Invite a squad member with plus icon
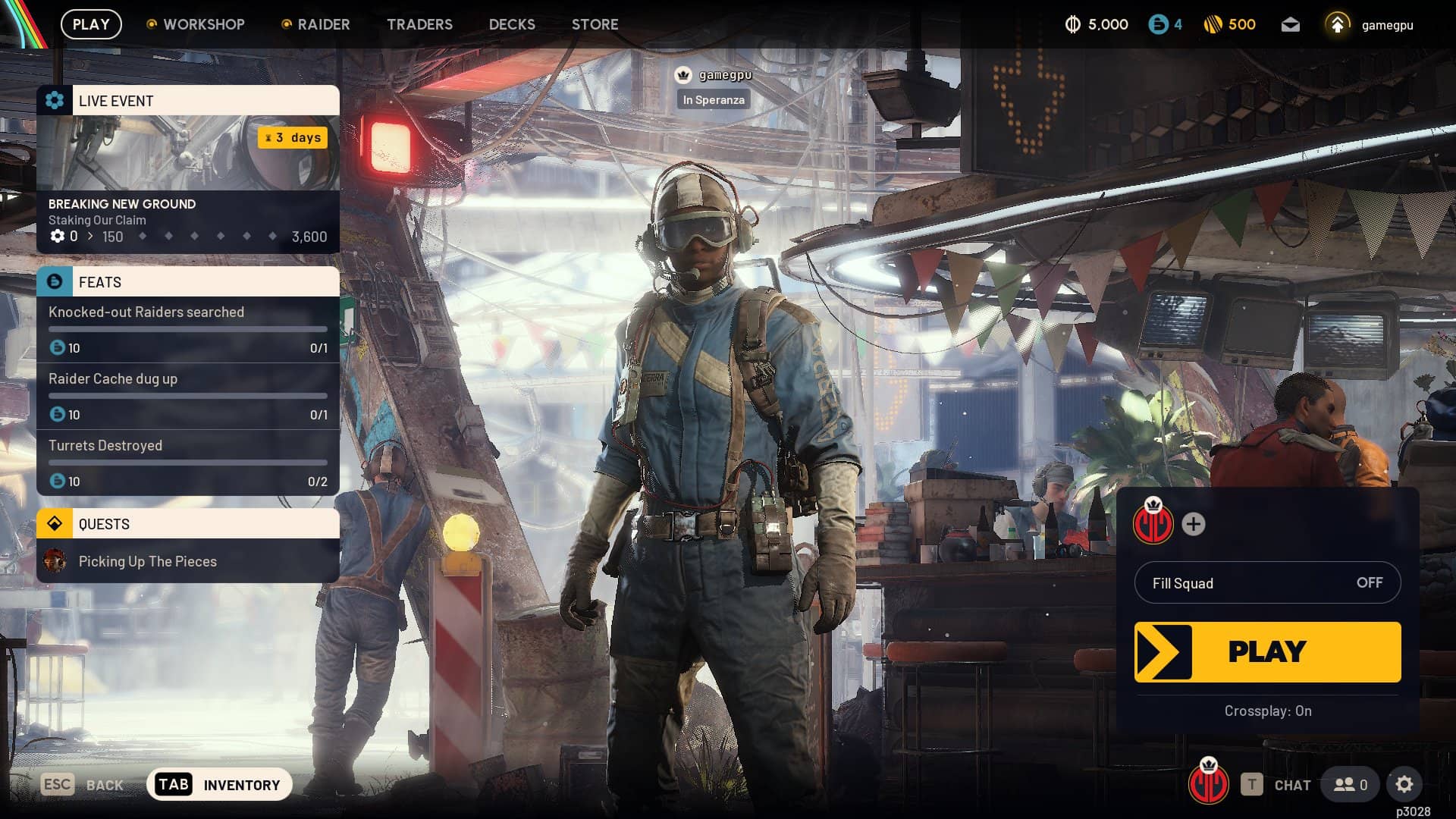Screen dimensions: 1456x819 pyautogui.click(x=1193, y=524)
